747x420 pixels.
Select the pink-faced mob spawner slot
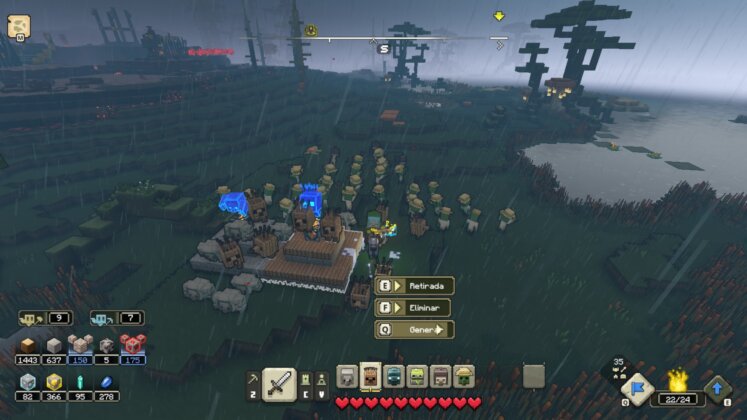click(441, 377)
